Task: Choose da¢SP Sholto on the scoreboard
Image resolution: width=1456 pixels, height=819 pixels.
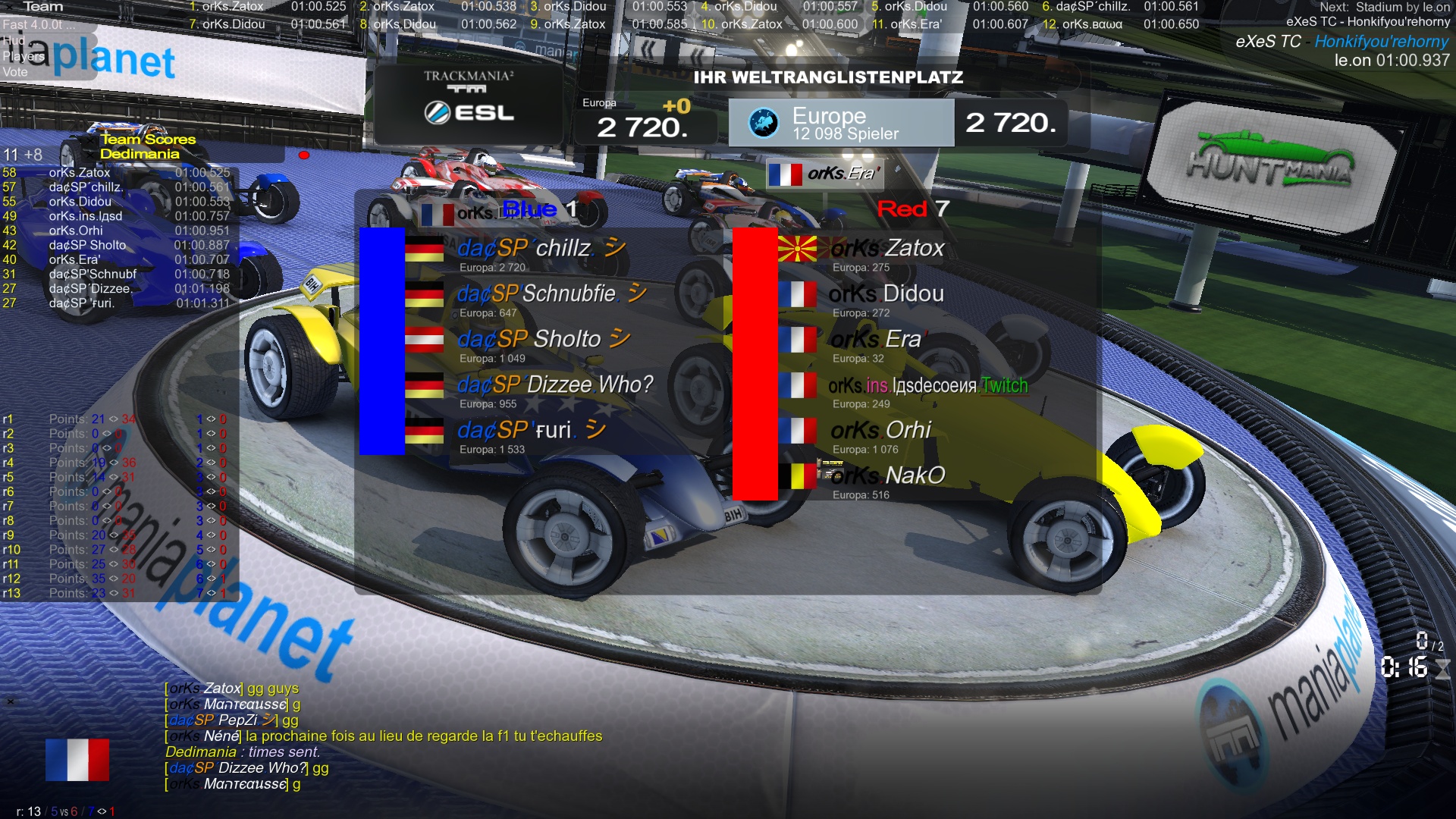Action: tap(529, 340)
